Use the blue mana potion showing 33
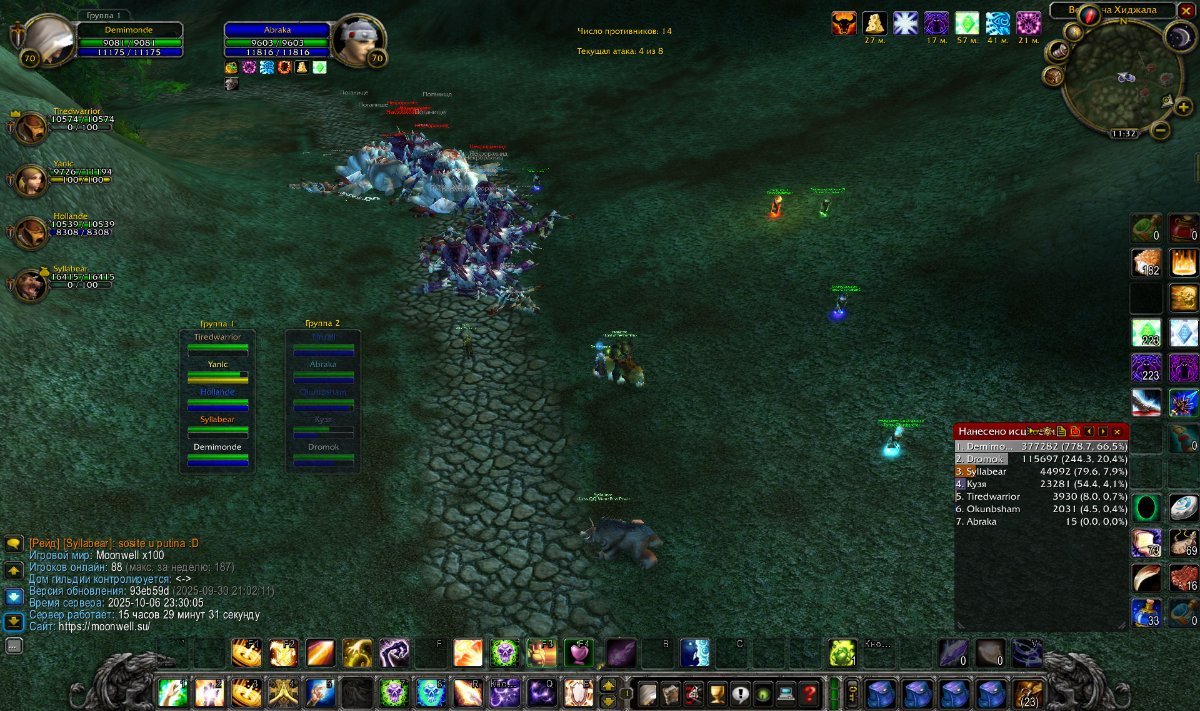 (1146, 612)
